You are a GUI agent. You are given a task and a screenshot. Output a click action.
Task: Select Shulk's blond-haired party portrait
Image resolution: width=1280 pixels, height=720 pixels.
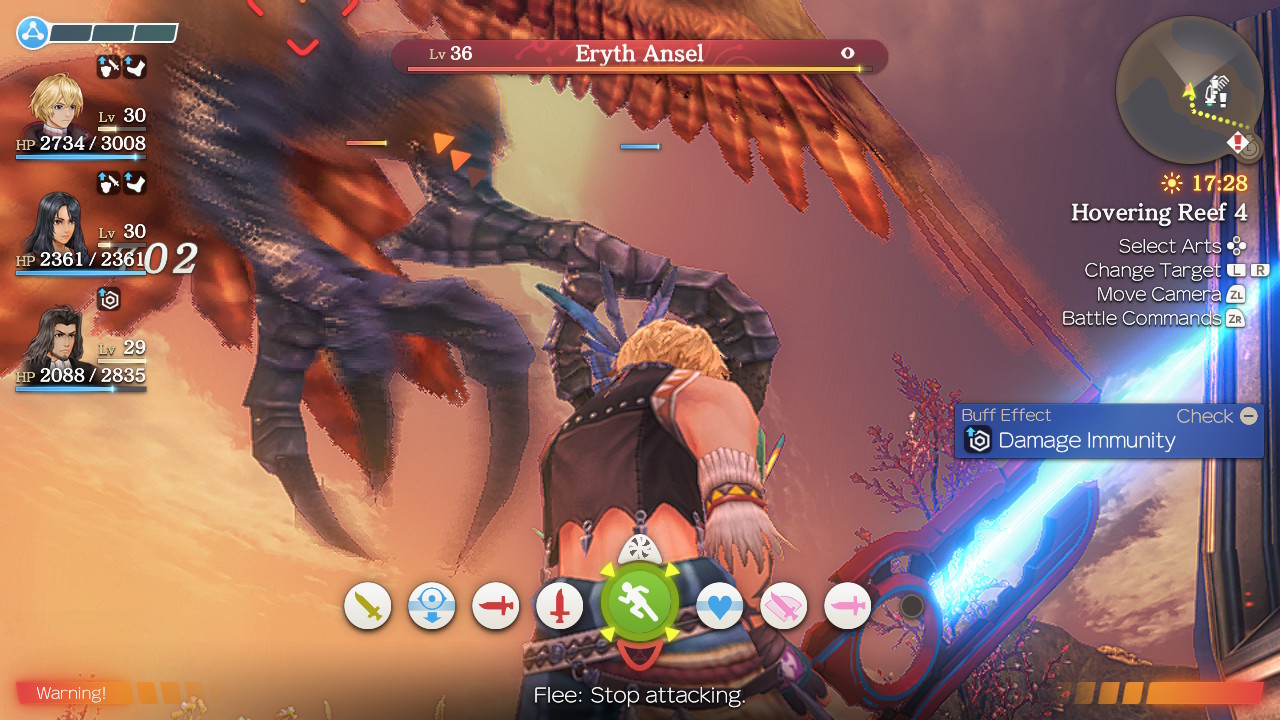[56, 104]
